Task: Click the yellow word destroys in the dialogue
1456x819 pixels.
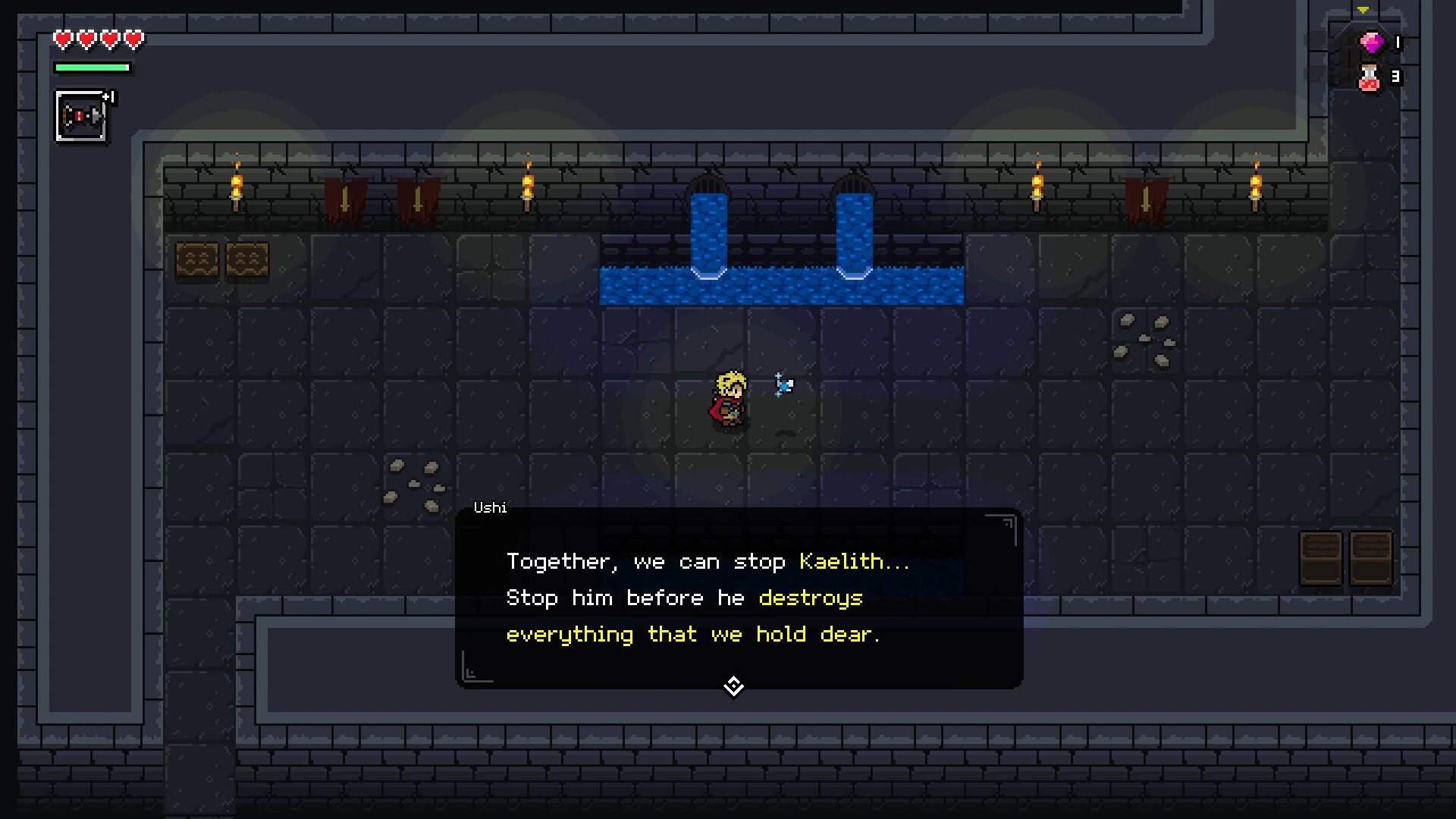Action: tap(811, 598)
